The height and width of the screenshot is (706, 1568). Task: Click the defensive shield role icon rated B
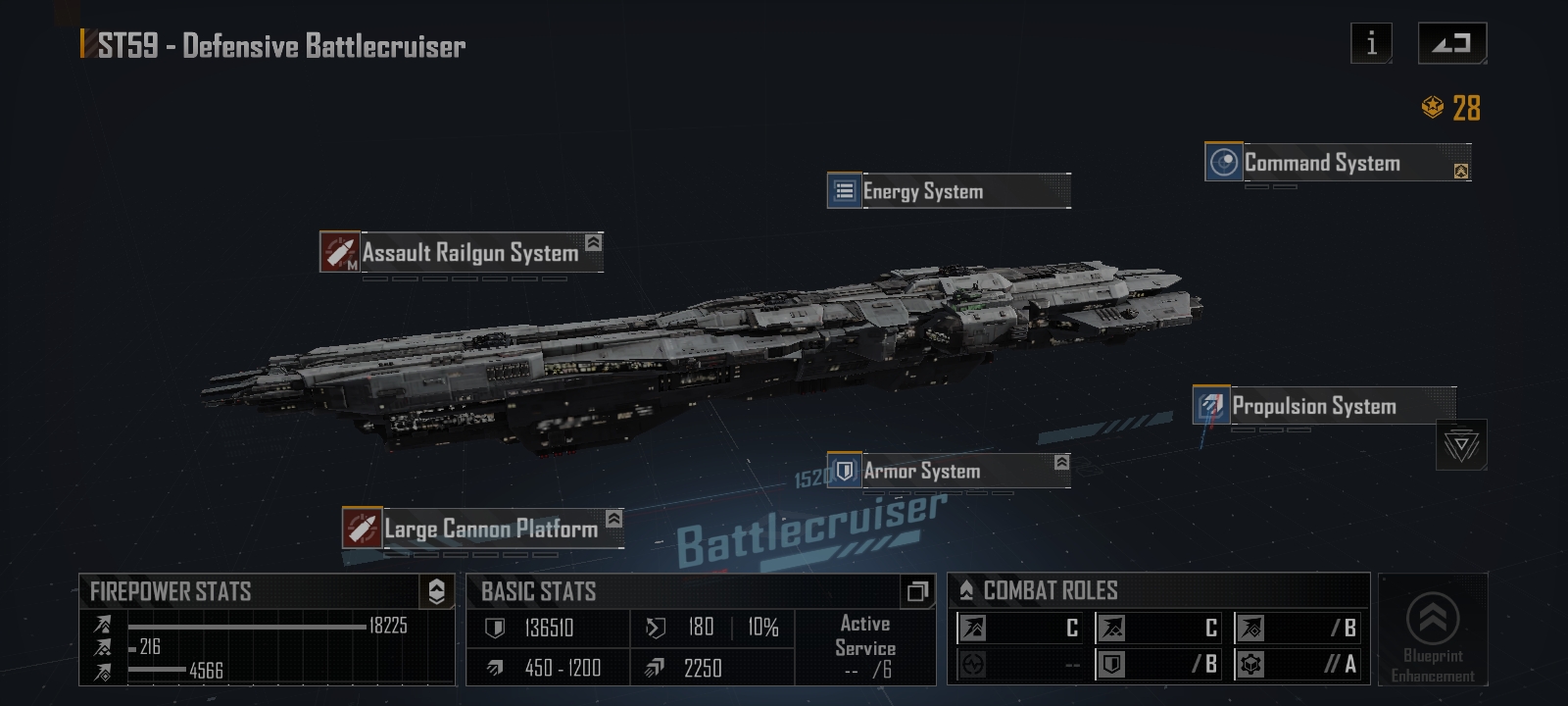(1111, 664)
